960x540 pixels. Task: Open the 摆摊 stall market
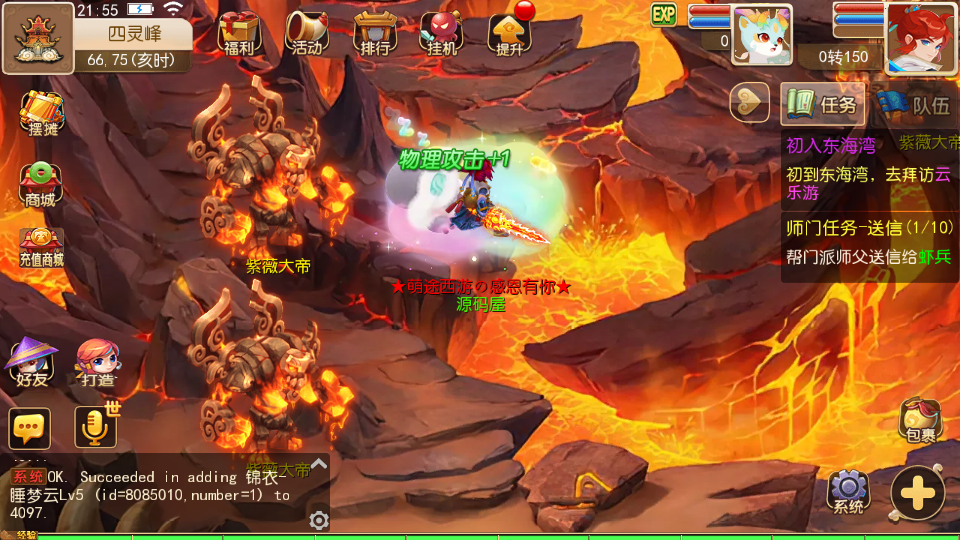42,114
